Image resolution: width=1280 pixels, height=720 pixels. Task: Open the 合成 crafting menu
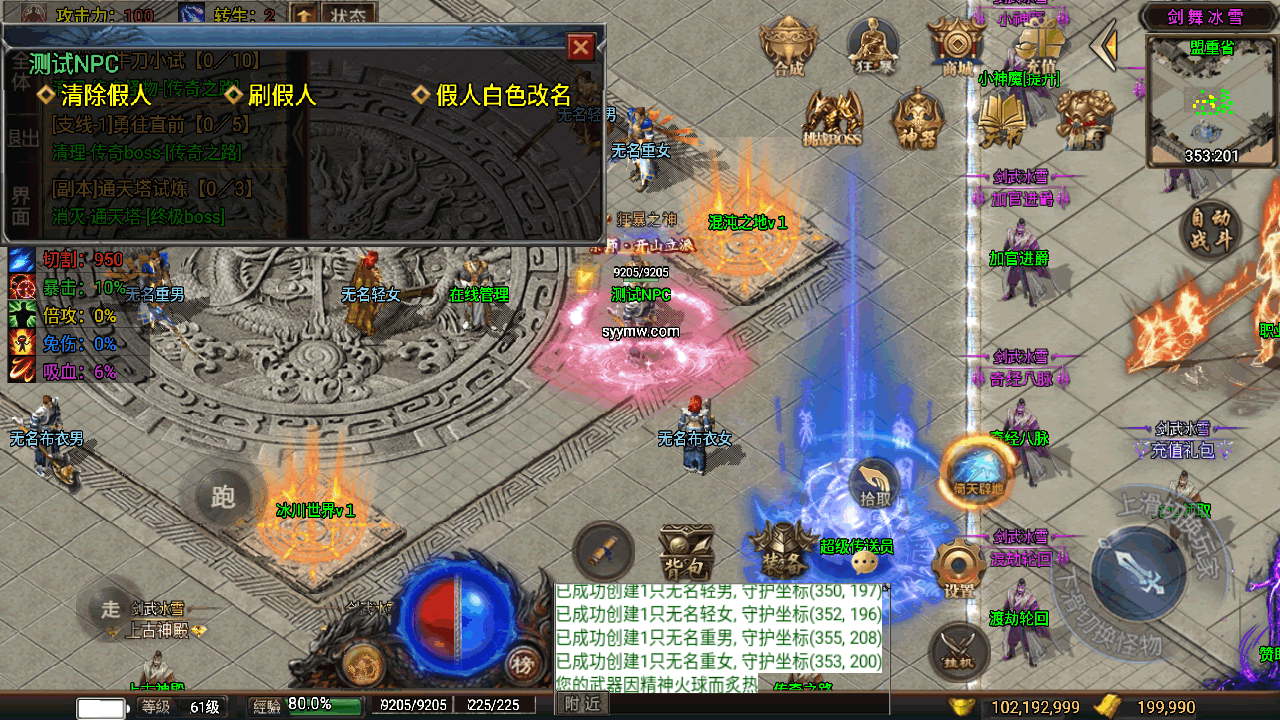click(789, 46)
